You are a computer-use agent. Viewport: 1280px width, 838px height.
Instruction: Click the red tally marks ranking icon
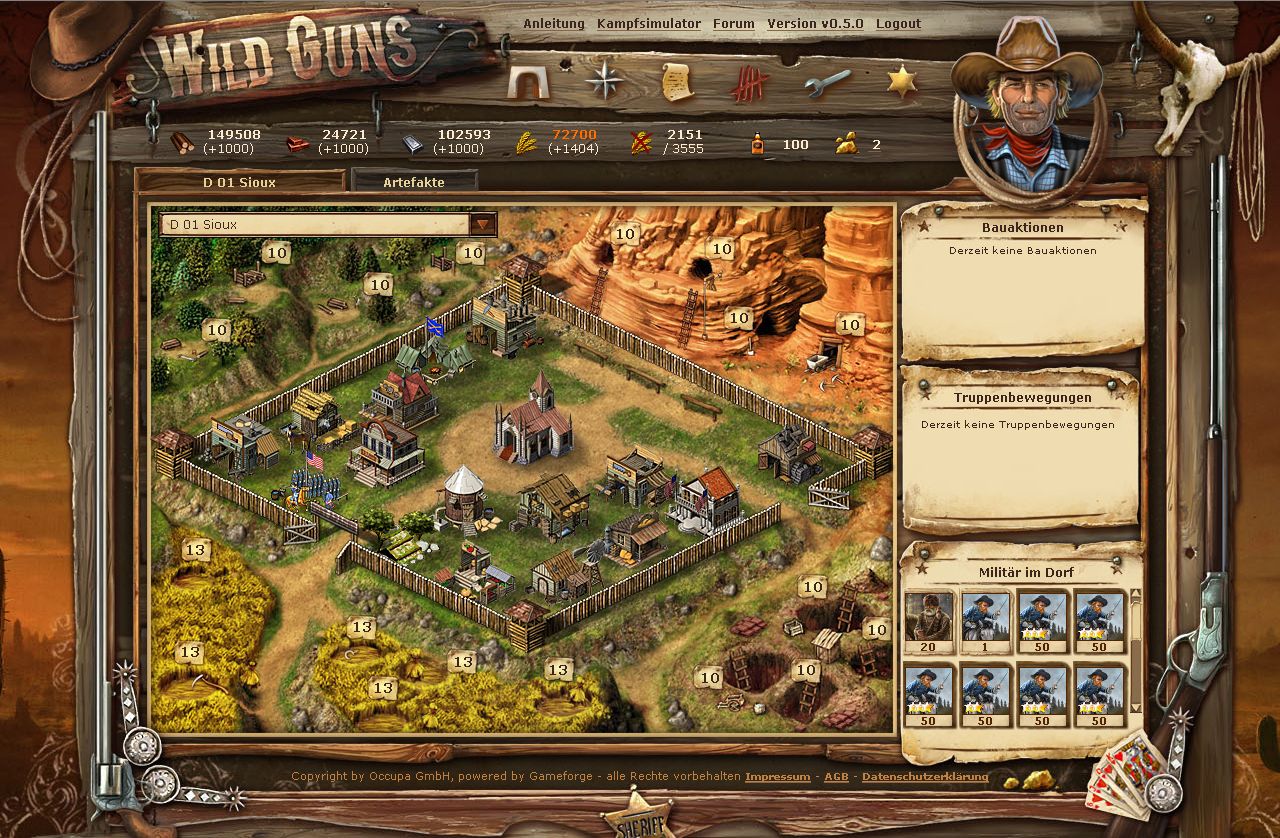(x=748, y=82)
